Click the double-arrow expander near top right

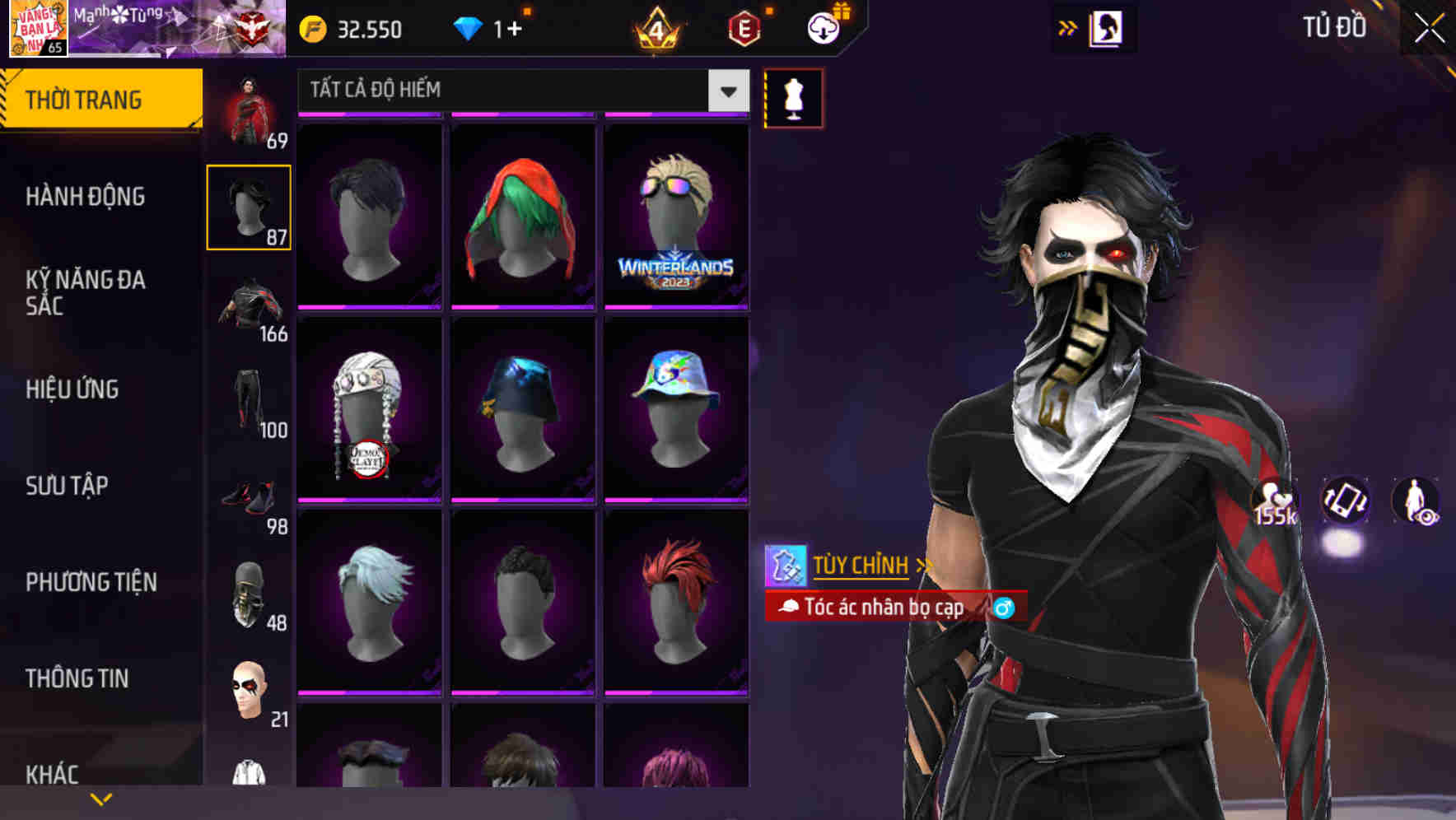point(1066,27)
